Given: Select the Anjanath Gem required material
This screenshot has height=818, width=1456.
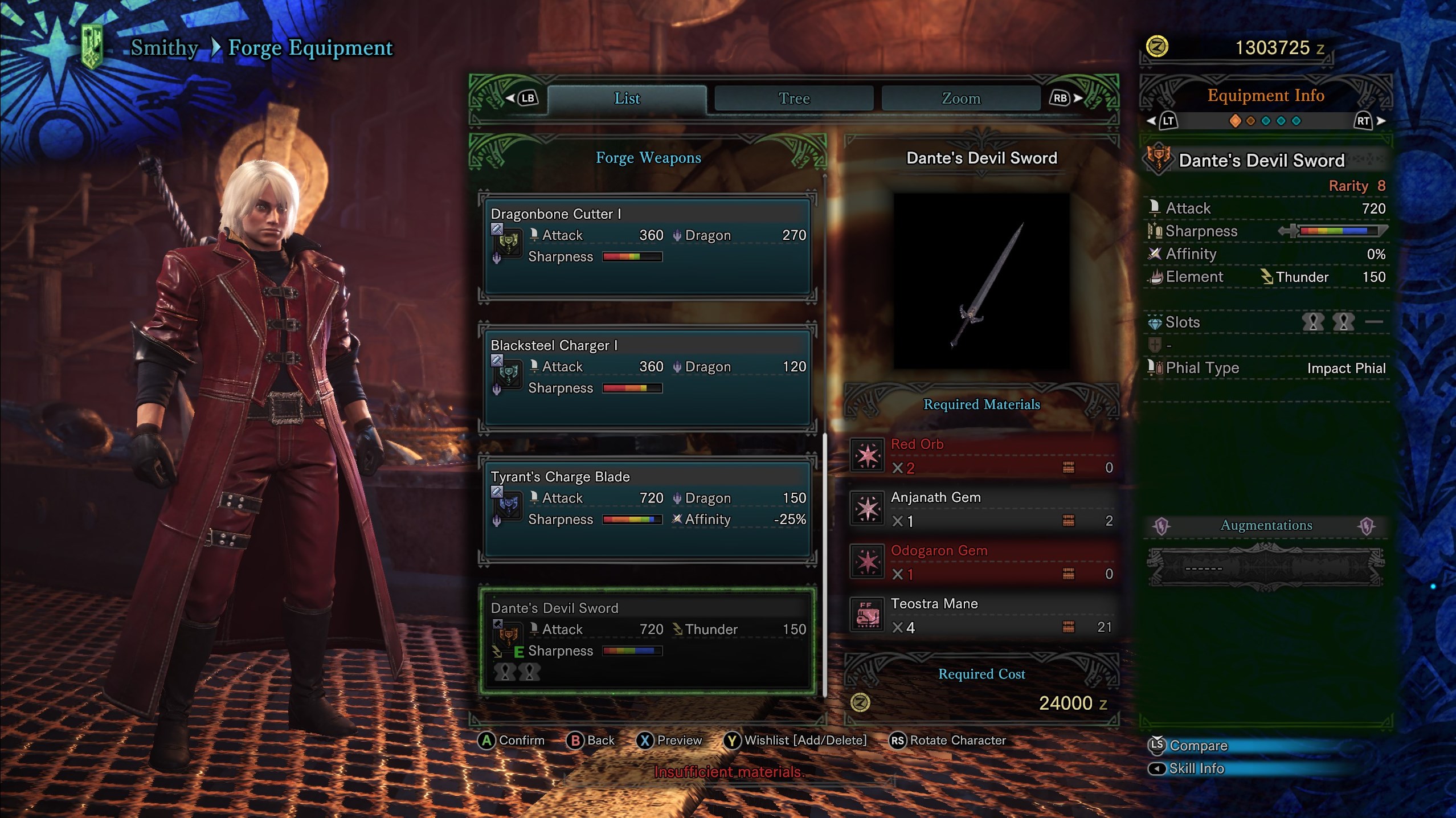Looking at the screenshot, I should [x=981, y=509].
